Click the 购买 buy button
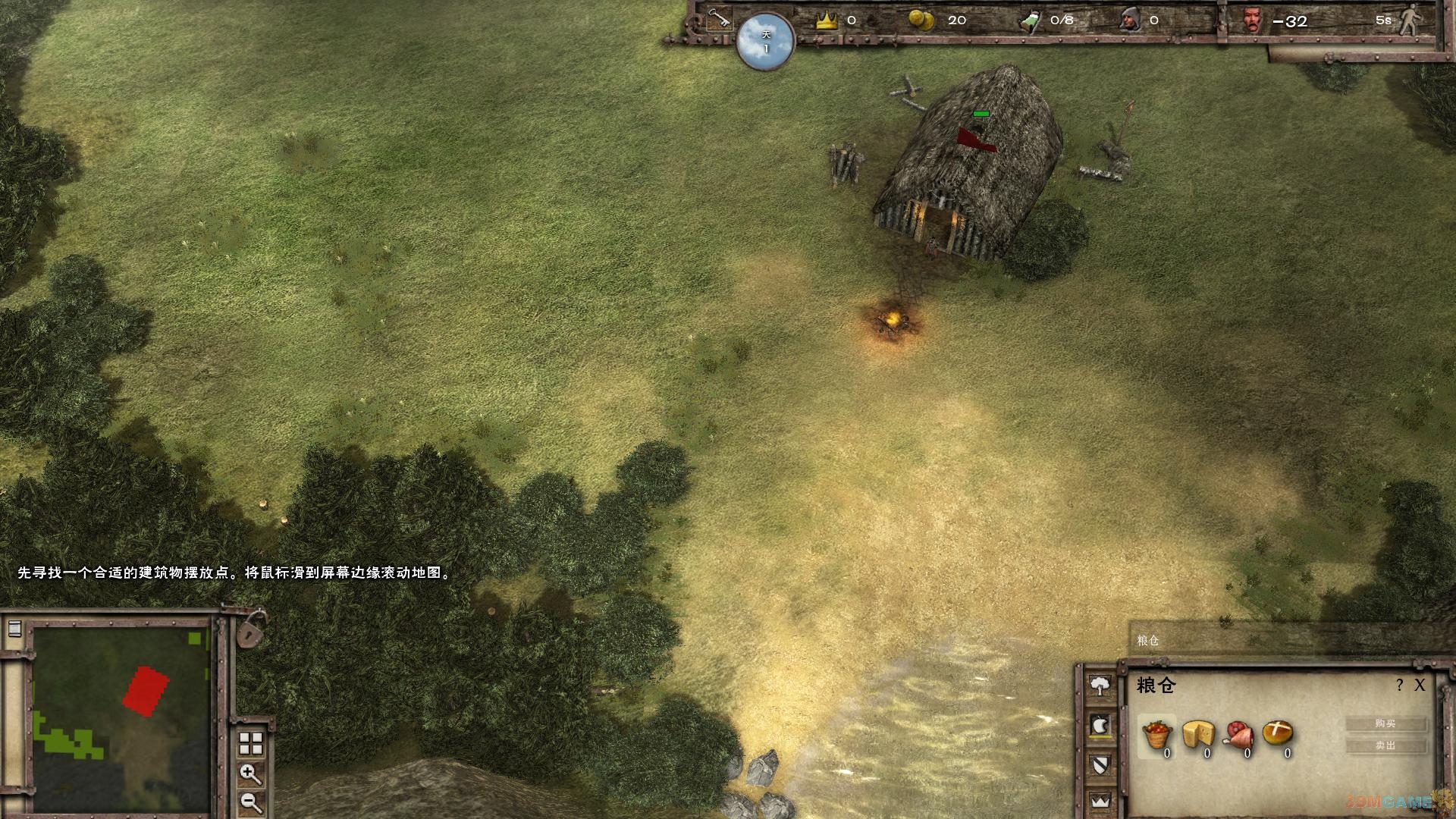The height and width of the screenshot is (819, 1456). [1385, 723]
